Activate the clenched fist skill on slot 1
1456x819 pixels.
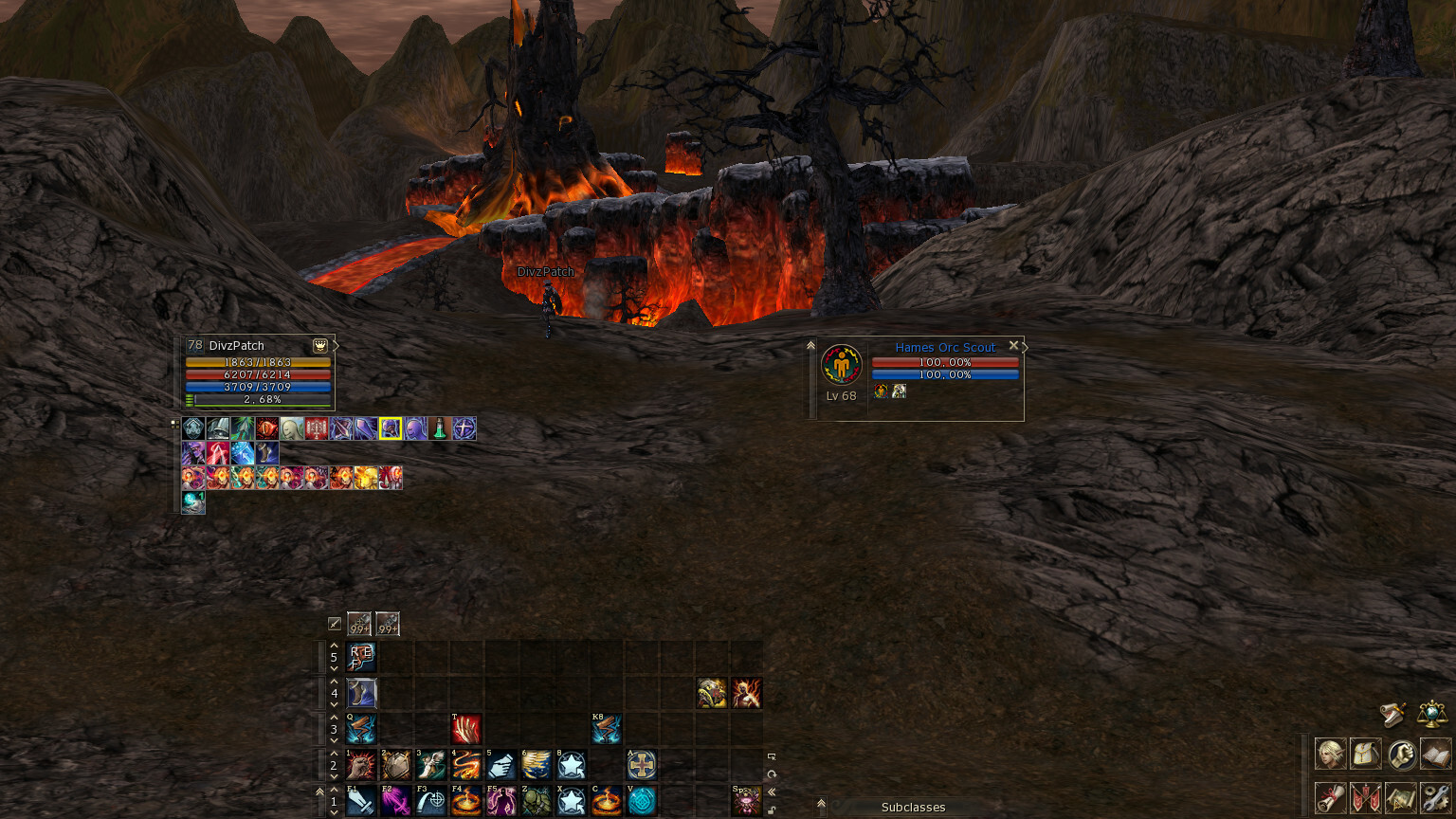(361, 765)
